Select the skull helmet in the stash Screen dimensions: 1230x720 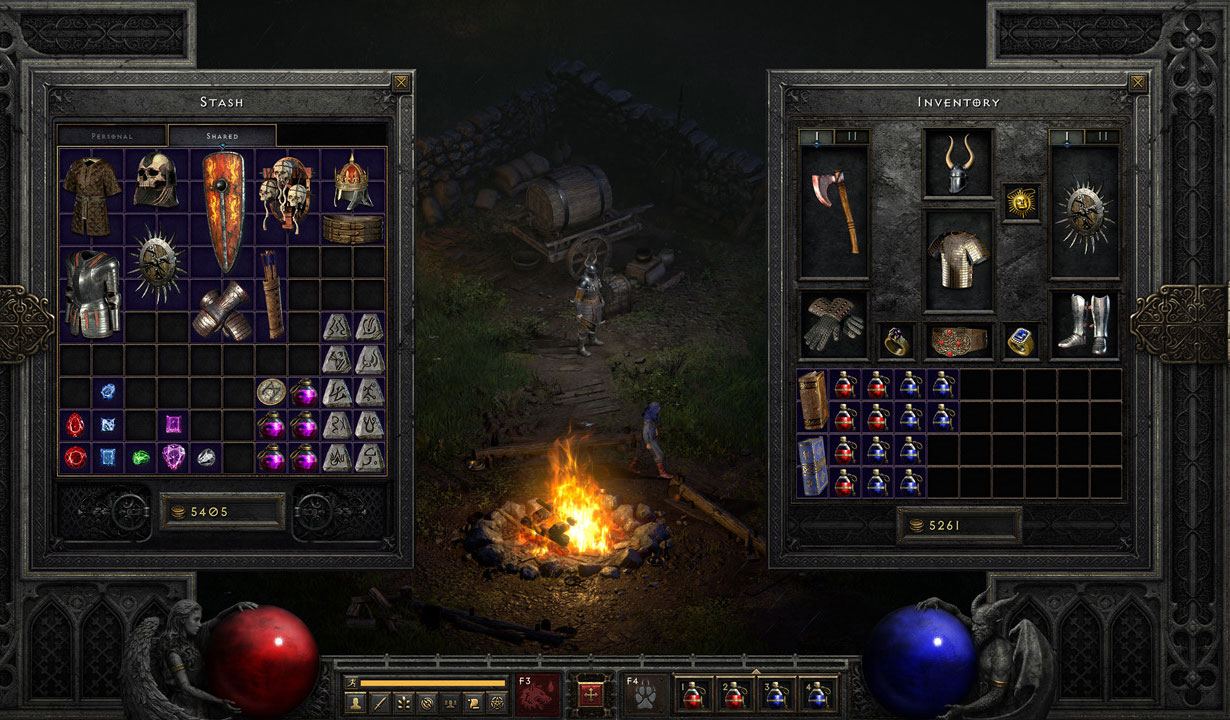click(x=156, y=180)
